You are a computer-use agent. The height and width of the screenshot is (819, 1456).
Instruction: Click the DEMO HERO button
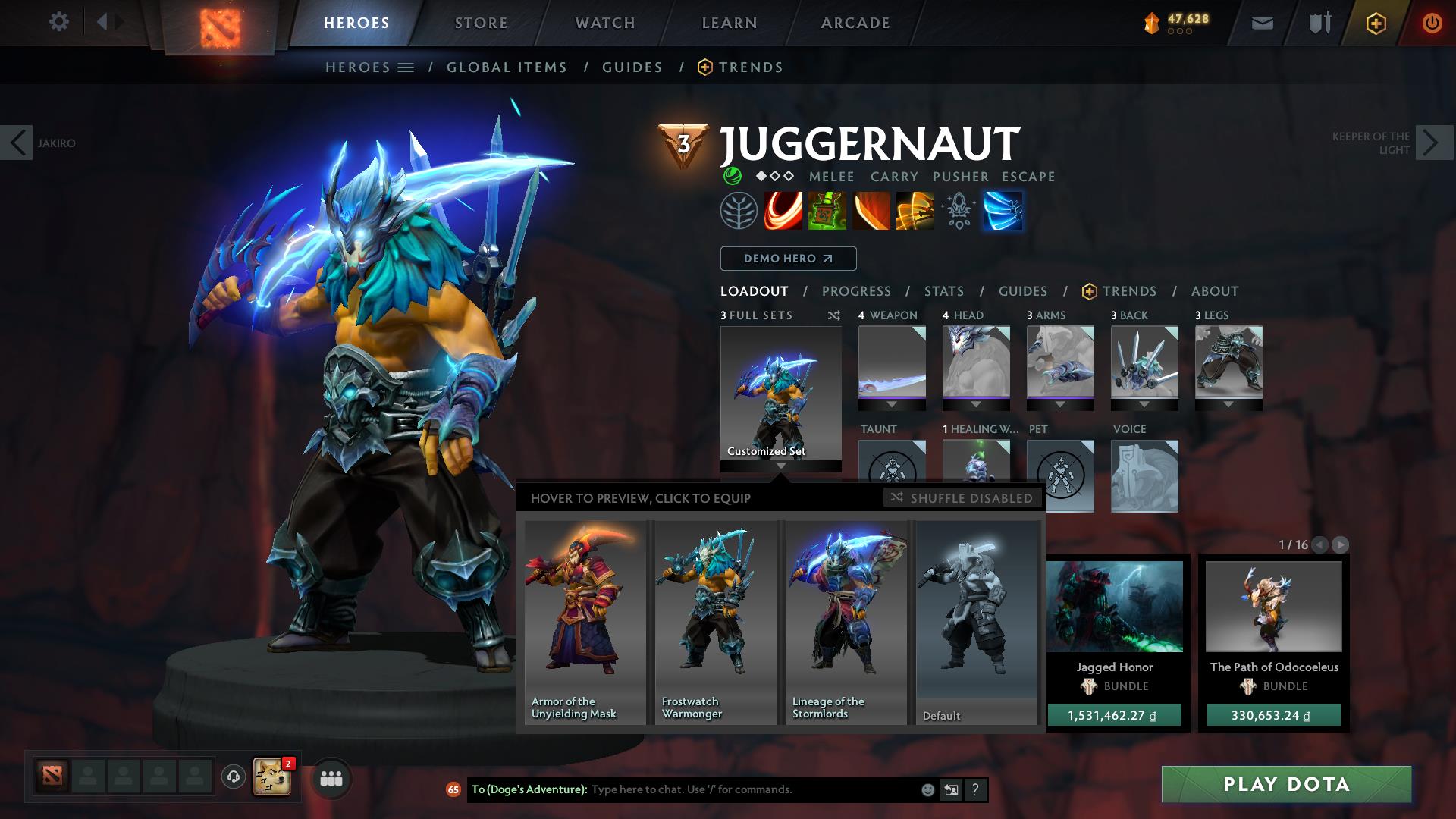point(787,259)
